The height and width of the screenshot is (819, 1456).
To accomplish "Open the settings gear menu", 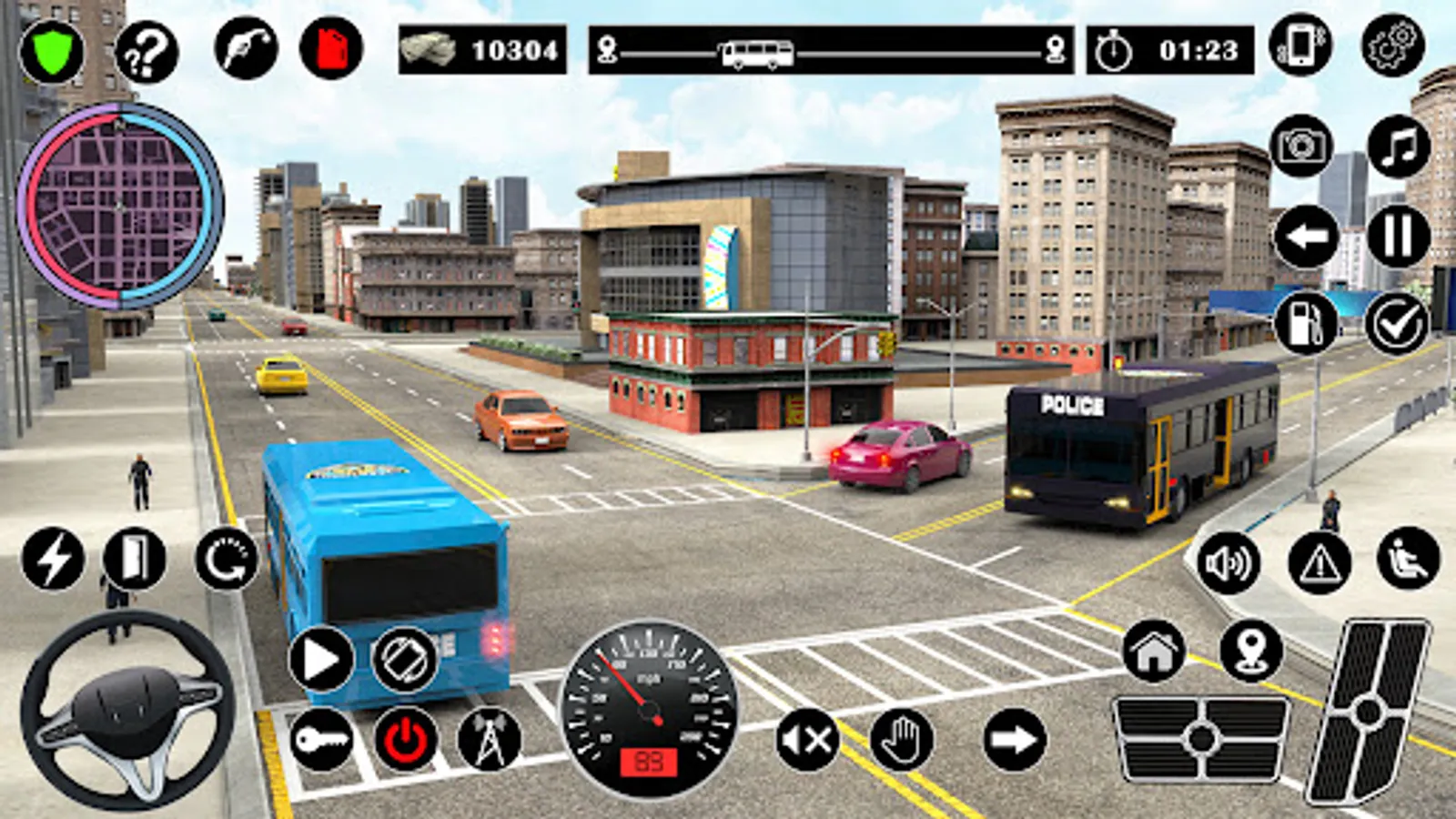I will coord(1393,45).
